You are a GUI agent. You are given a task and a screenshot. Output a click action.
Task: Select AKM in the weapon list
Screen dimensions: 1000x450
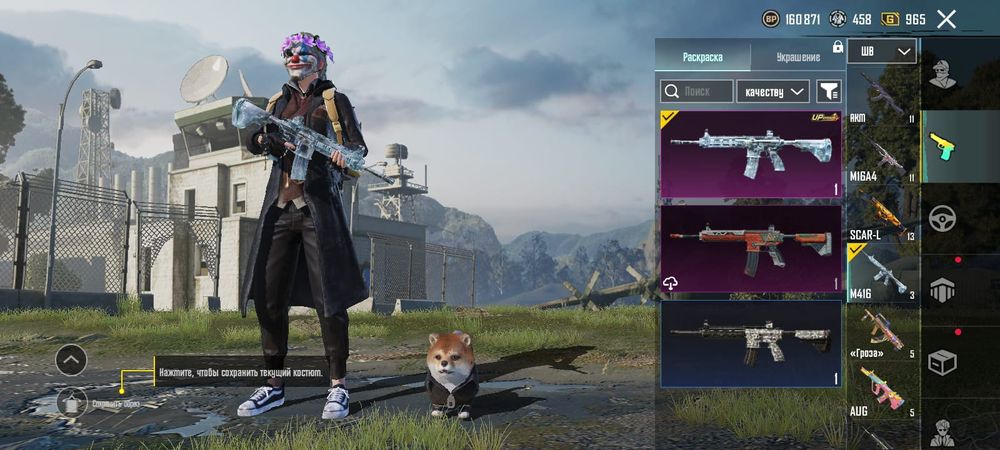point(882,98)
